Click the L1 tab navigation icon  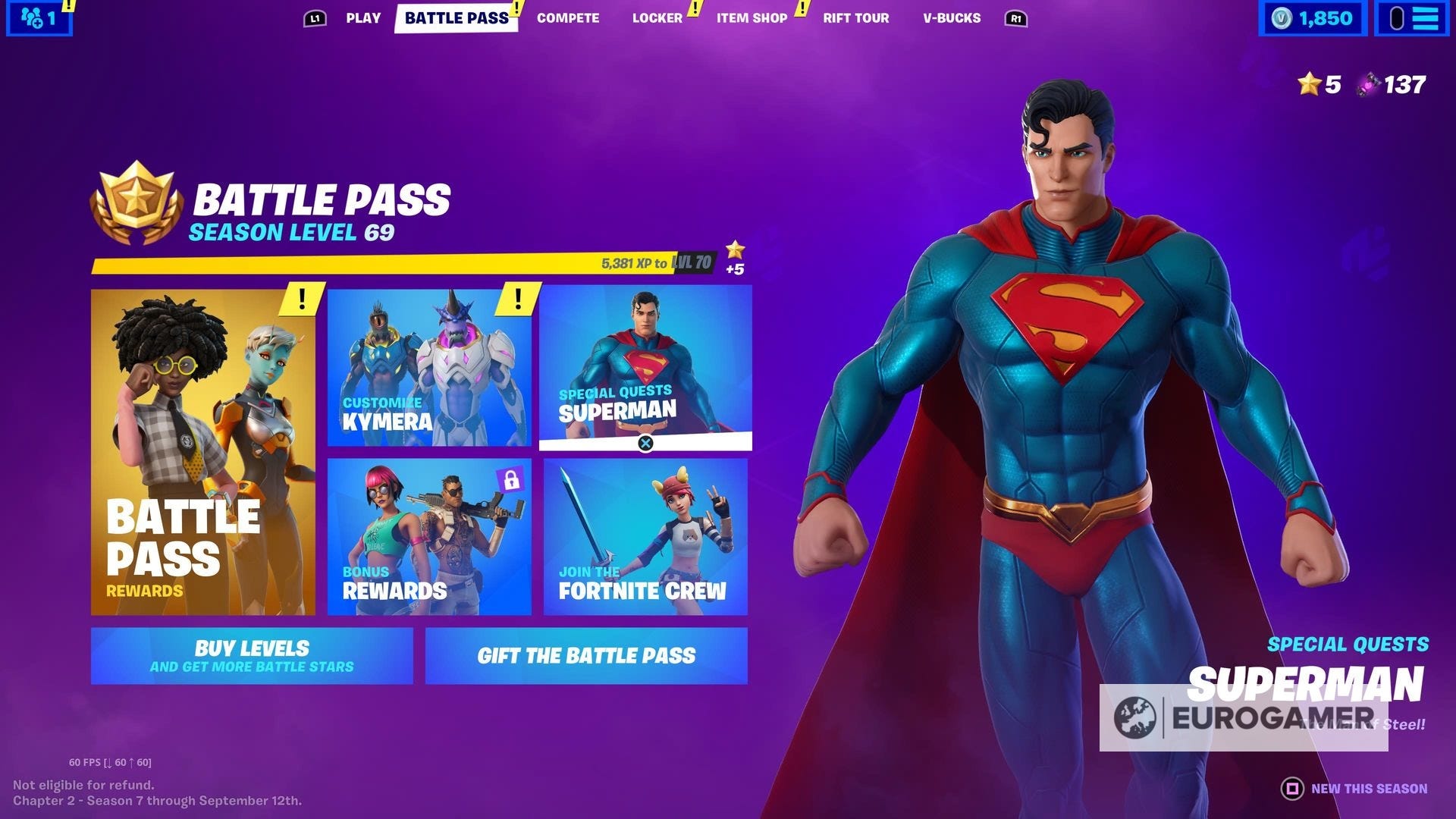(314, 18)
